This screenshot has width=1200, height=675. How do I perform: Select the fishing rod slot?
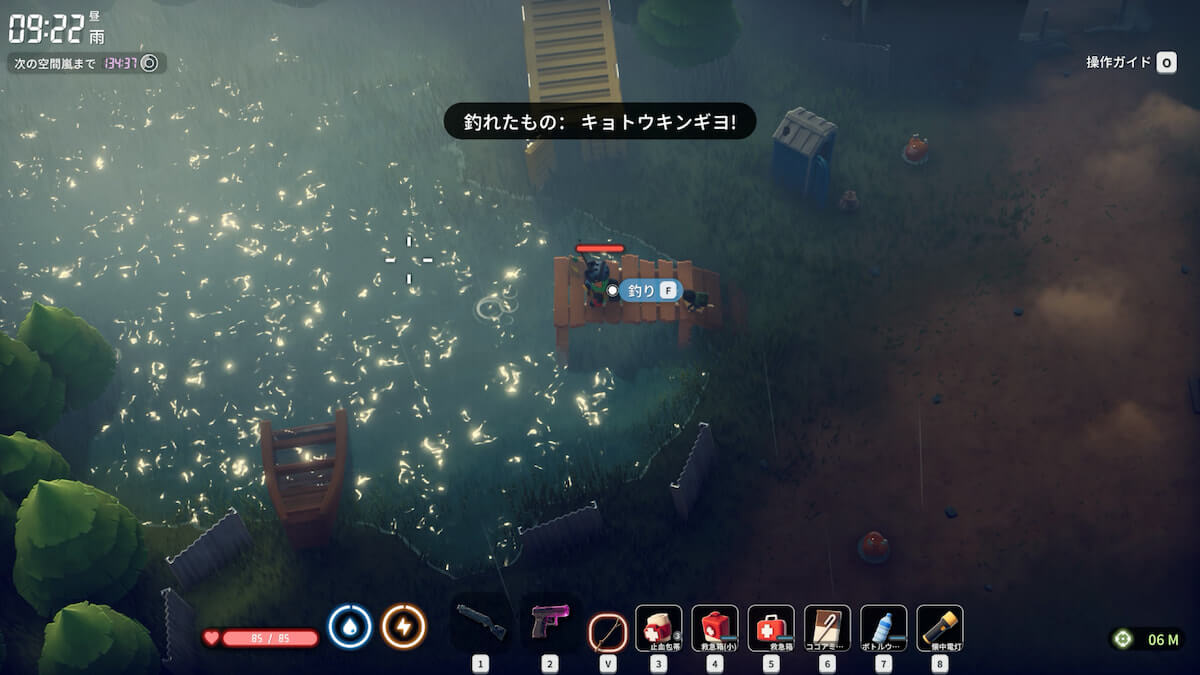pyautogui.click(x=607, y=630)
